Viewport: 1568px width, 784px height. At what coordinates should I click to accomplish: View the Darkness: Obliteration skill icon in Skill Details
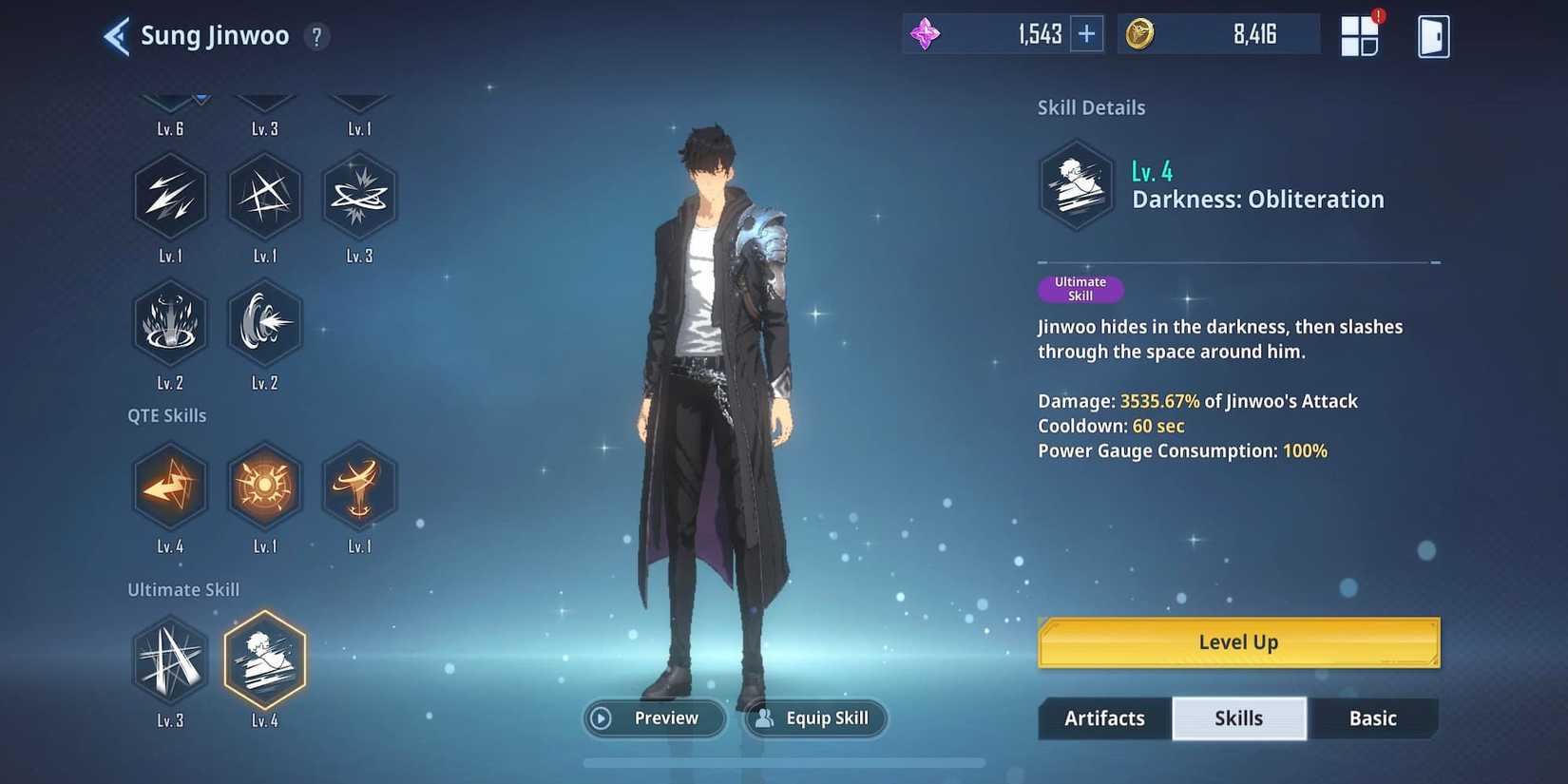tap(1076, 184)
